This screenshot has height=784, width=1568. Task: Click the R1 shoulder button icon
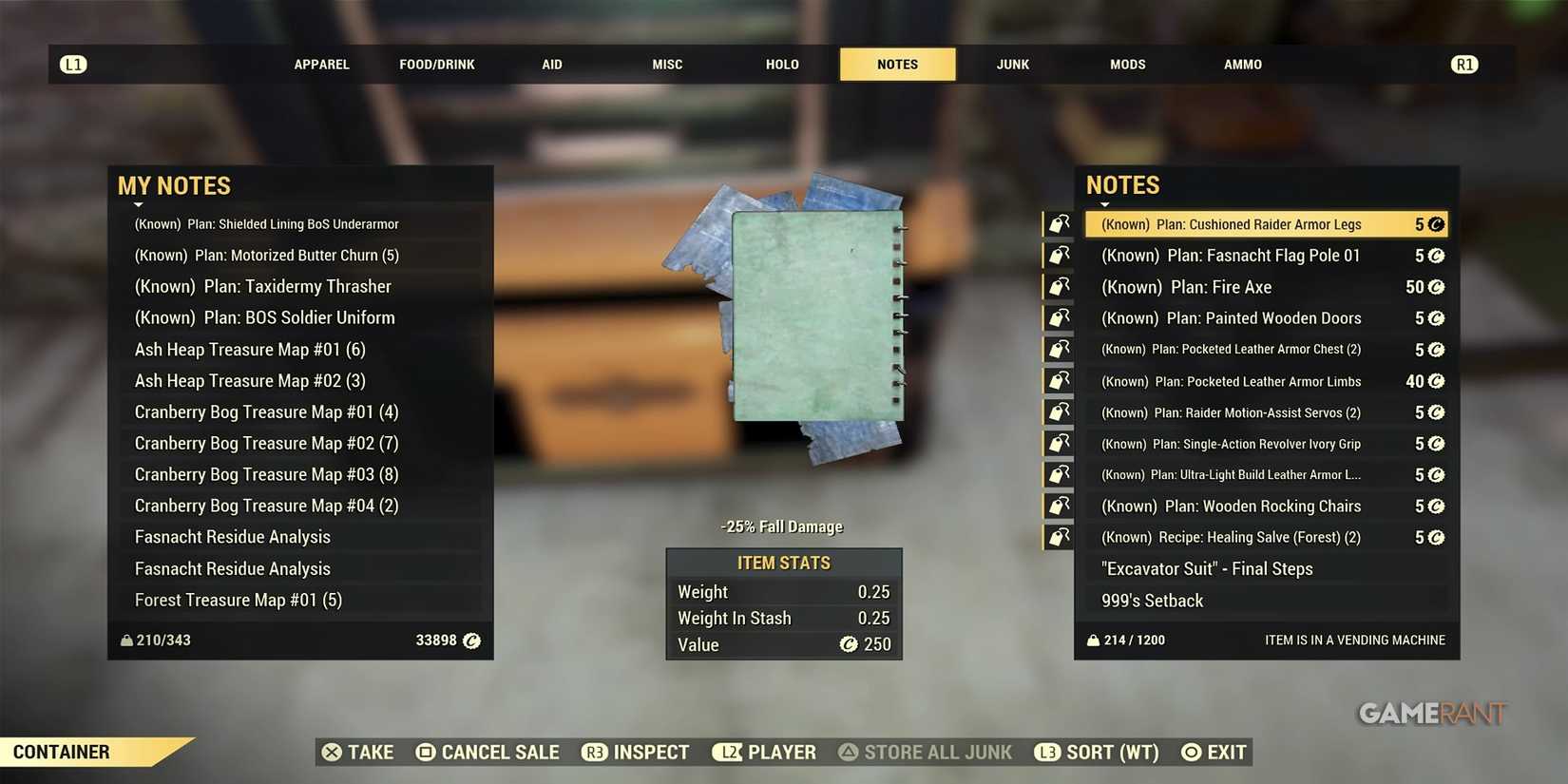point(1463,64)
